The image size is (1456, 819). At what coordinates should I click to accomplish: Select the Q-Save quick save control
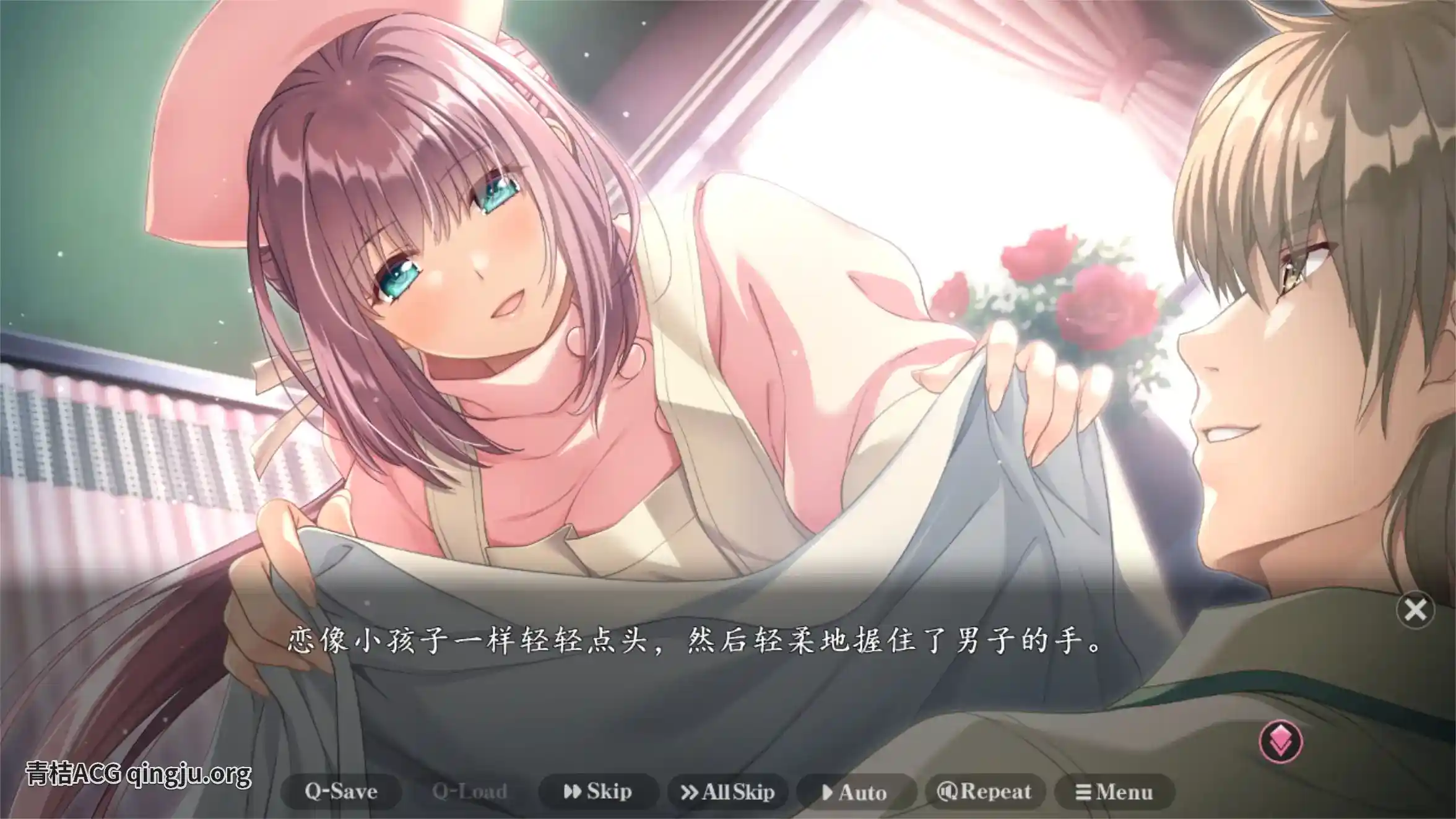click(x=342, y=791)
